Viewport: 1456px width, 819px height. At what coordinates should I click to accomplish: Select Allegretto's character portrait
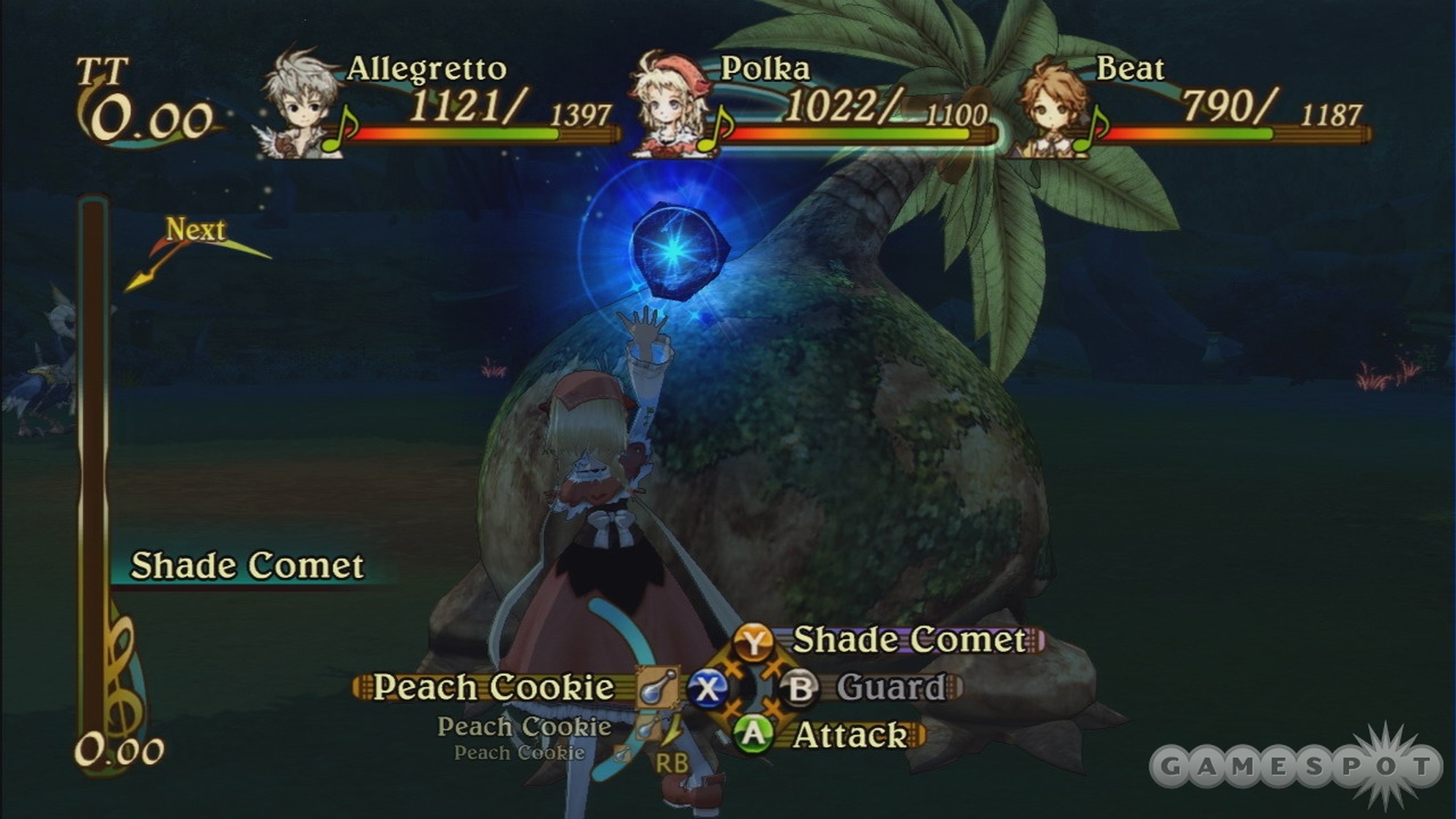pyautogui.click(x=302, y=103)
